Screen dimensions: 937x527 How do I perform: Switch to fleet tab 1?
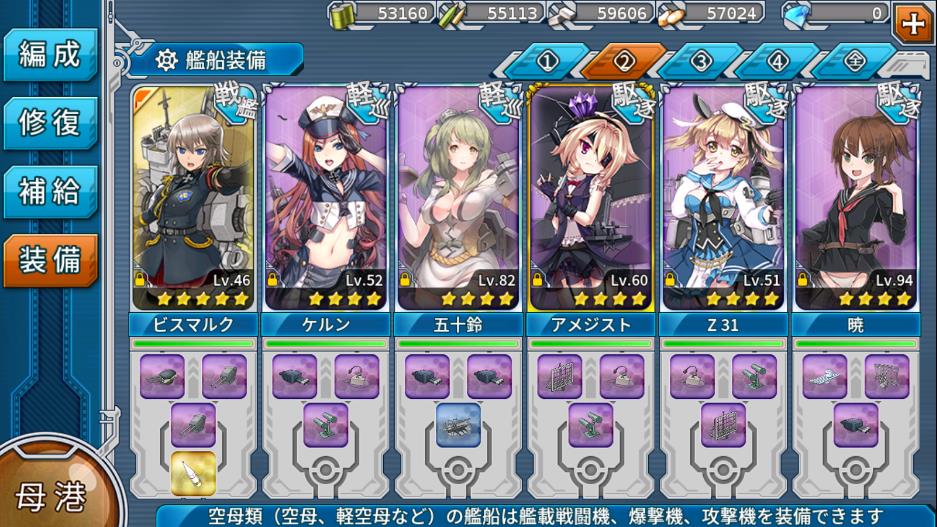[x=546, y=61]
